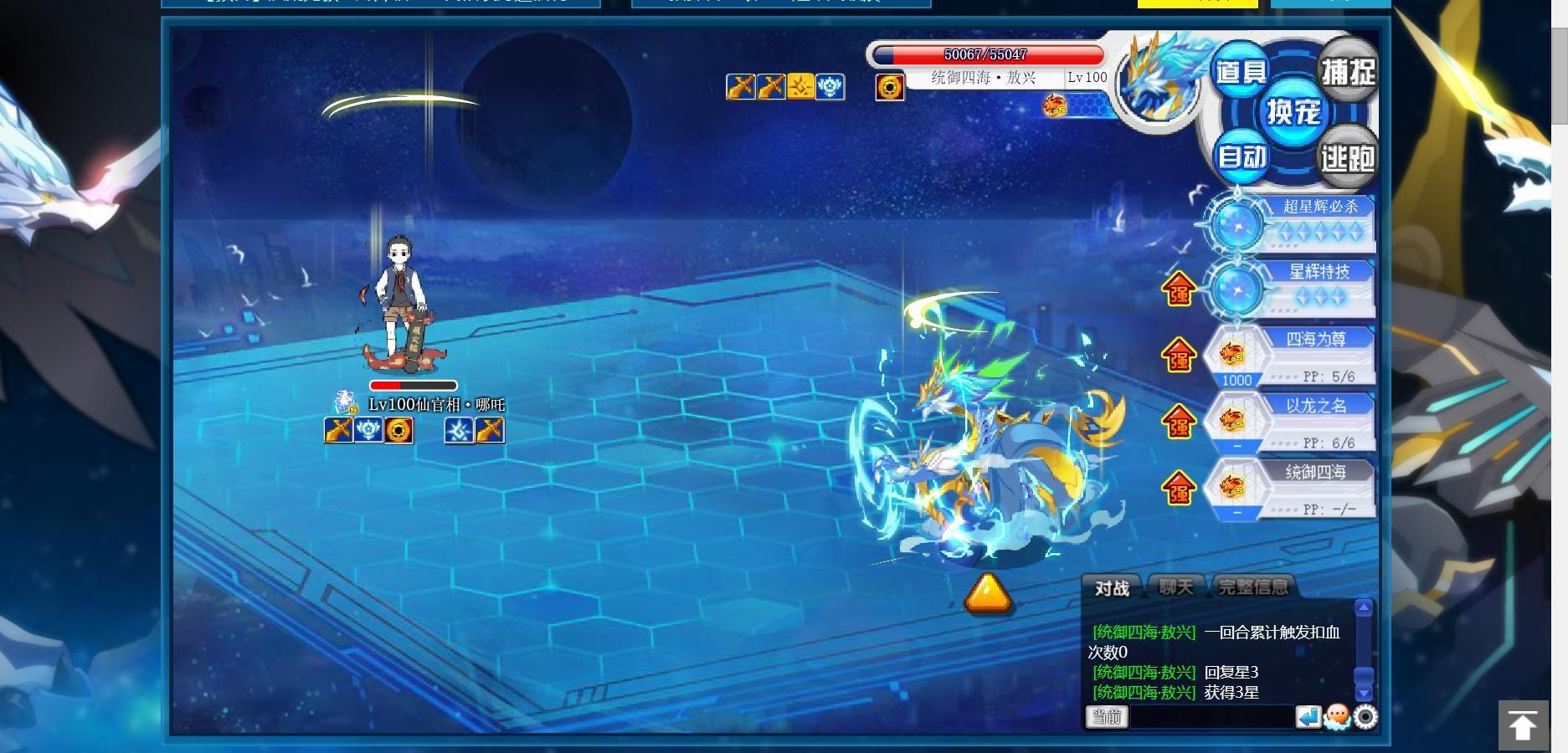
Task: Send the chat message with enter arrow
Action: [1308, 717]
